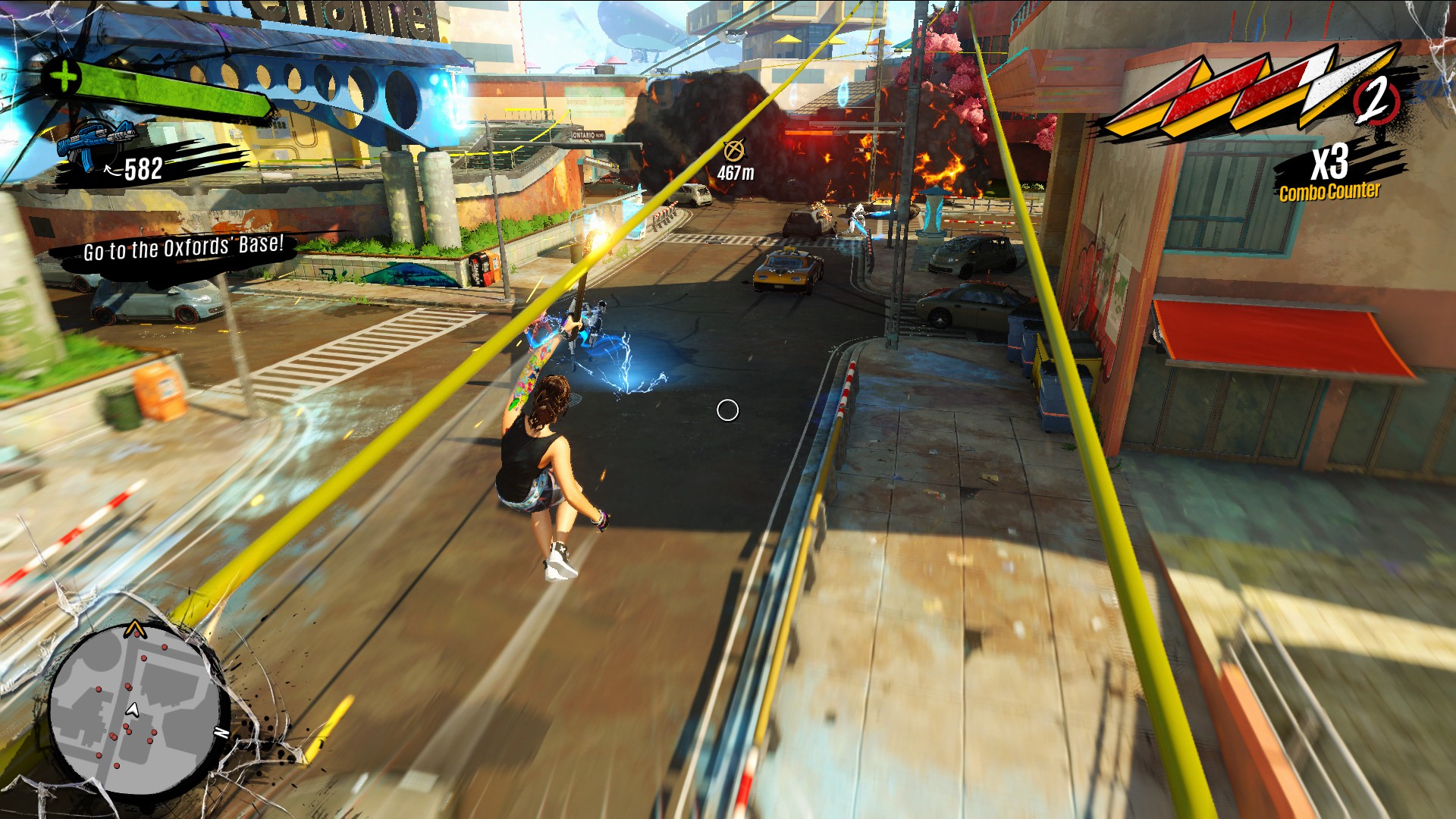
Task: Toggle the crosshair reticle in screen center
Action: point(727,409)
